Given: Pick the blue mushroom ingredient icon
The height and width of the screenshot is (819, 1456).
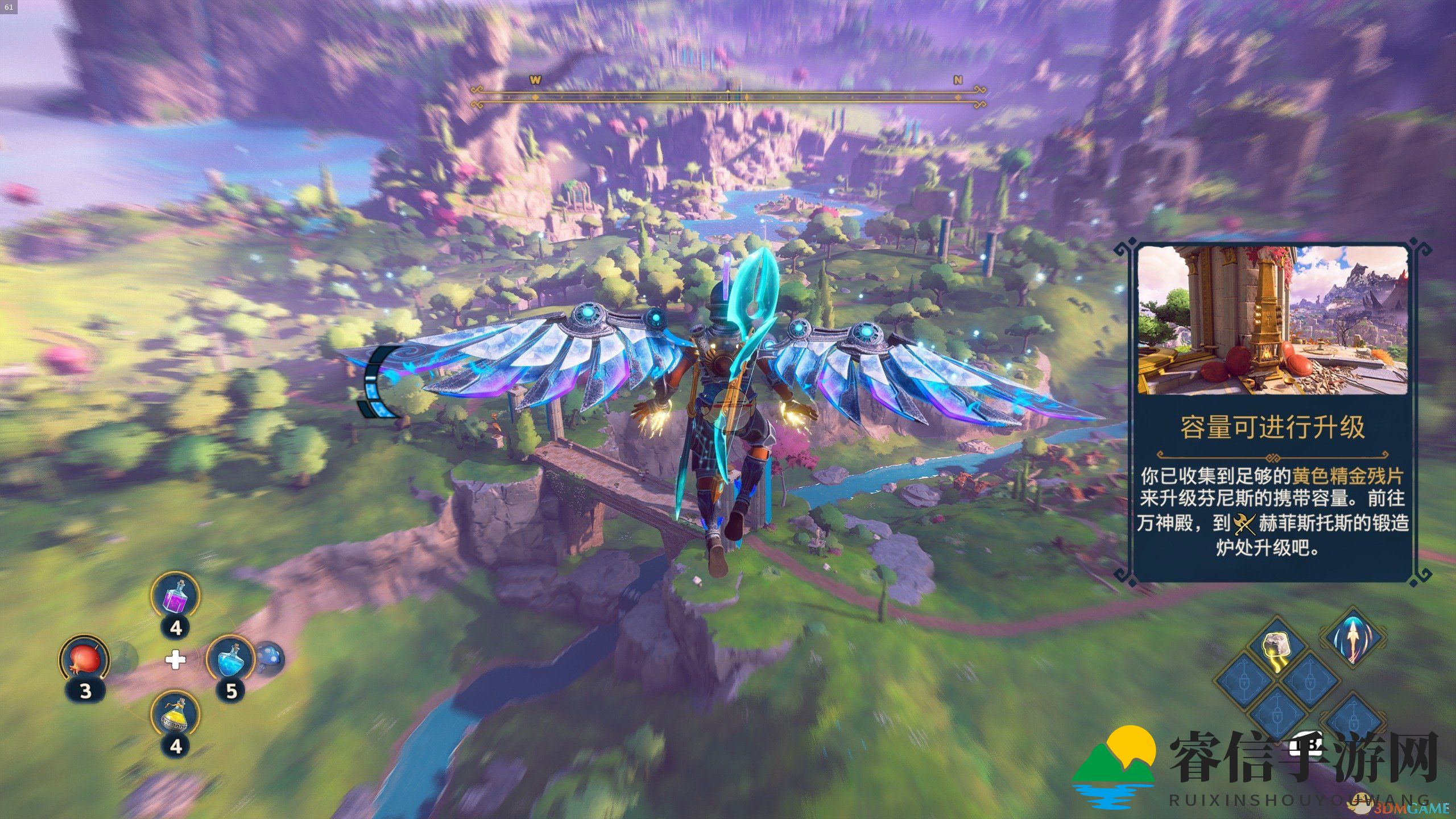Looking at the screenshot, I should click(x=268, y=659).
